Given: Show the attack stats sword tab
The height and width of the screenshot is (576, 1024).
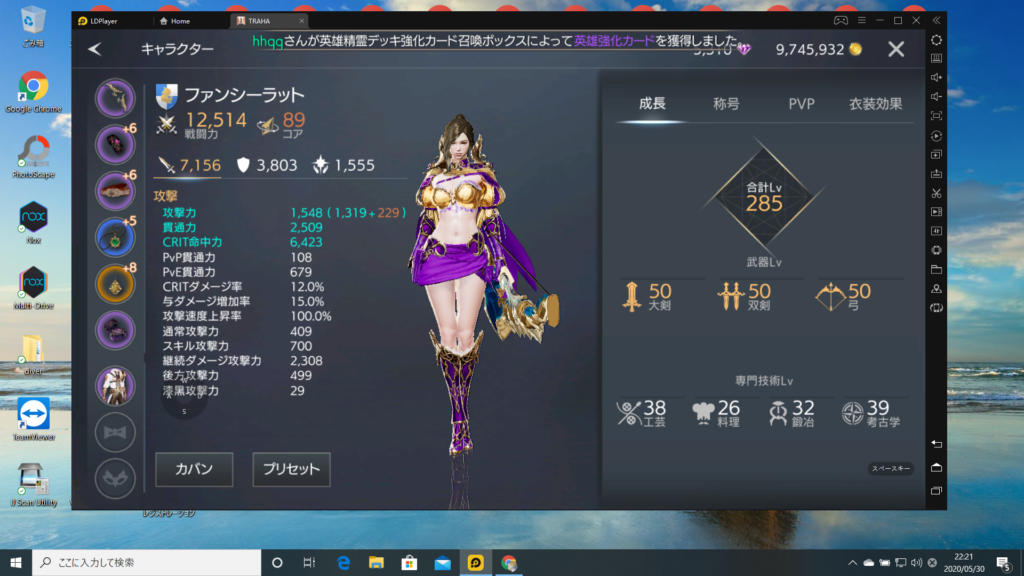Looking at the screenshot, I should (x=189, y=165).
